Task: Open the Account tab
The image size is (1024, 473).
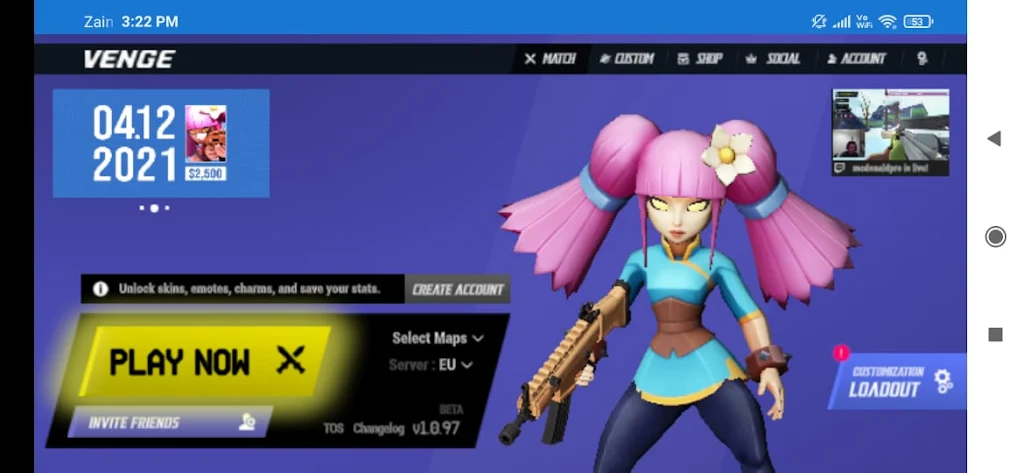Action: tap(856, 59)
